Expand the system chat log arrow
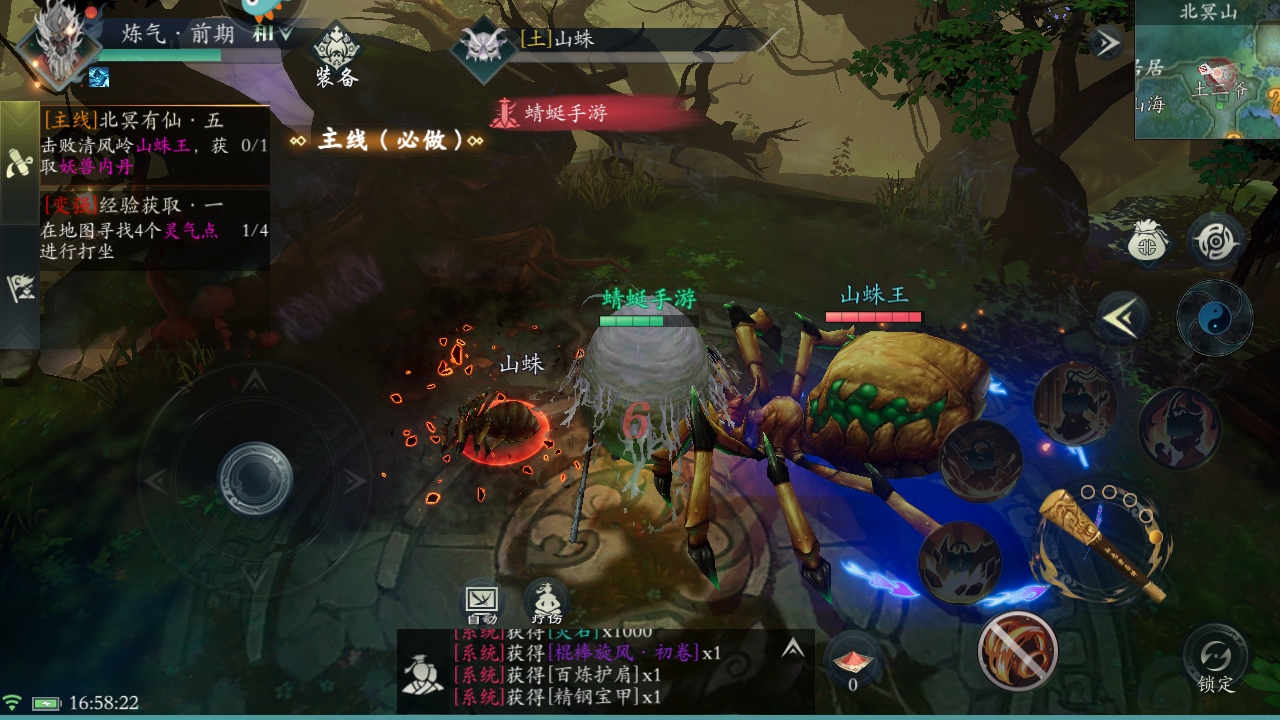 (x=793, y=649)
